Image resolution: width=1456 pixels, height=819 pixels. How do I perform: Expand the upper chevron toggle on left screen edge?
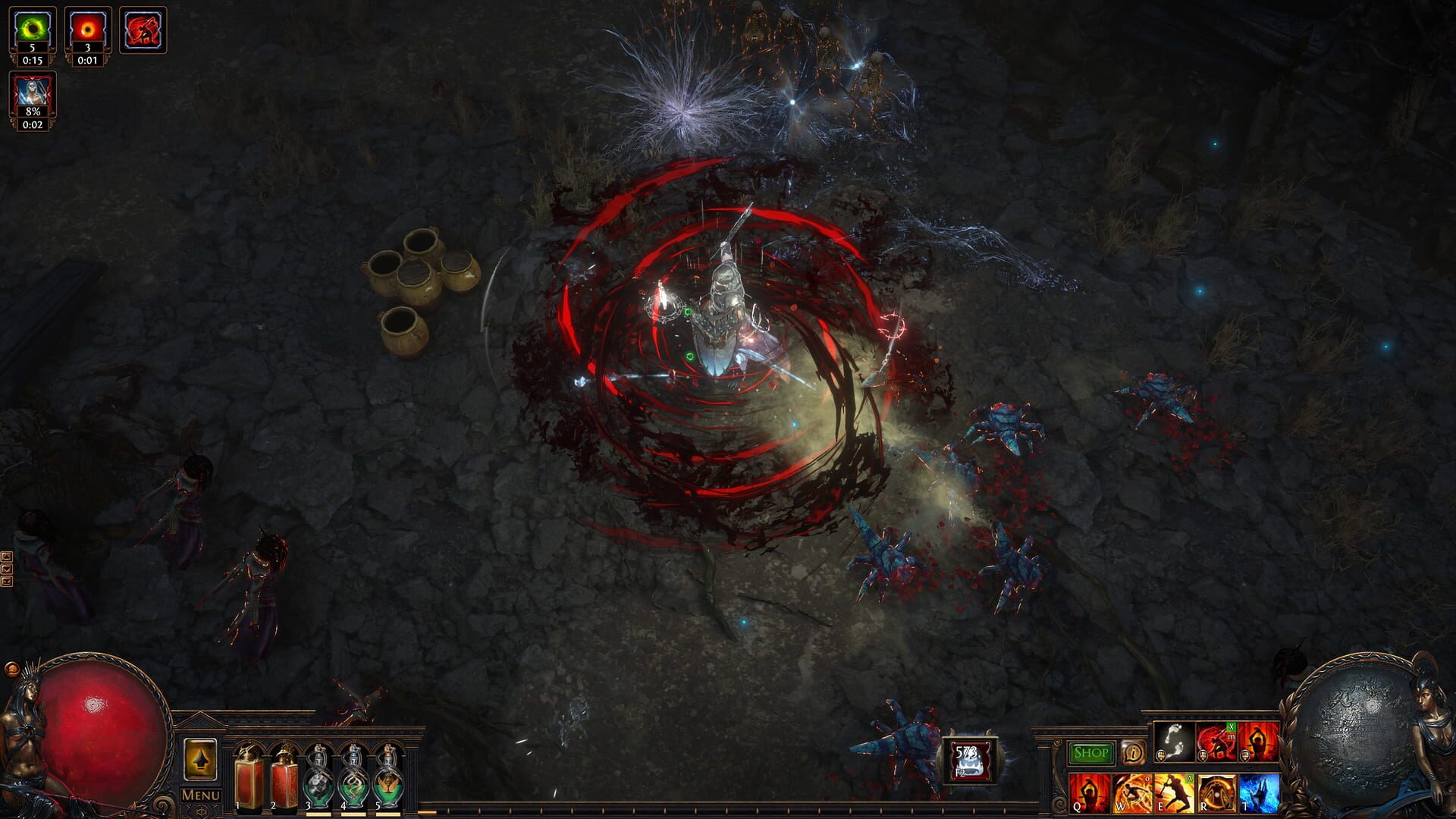pos(7,557)
